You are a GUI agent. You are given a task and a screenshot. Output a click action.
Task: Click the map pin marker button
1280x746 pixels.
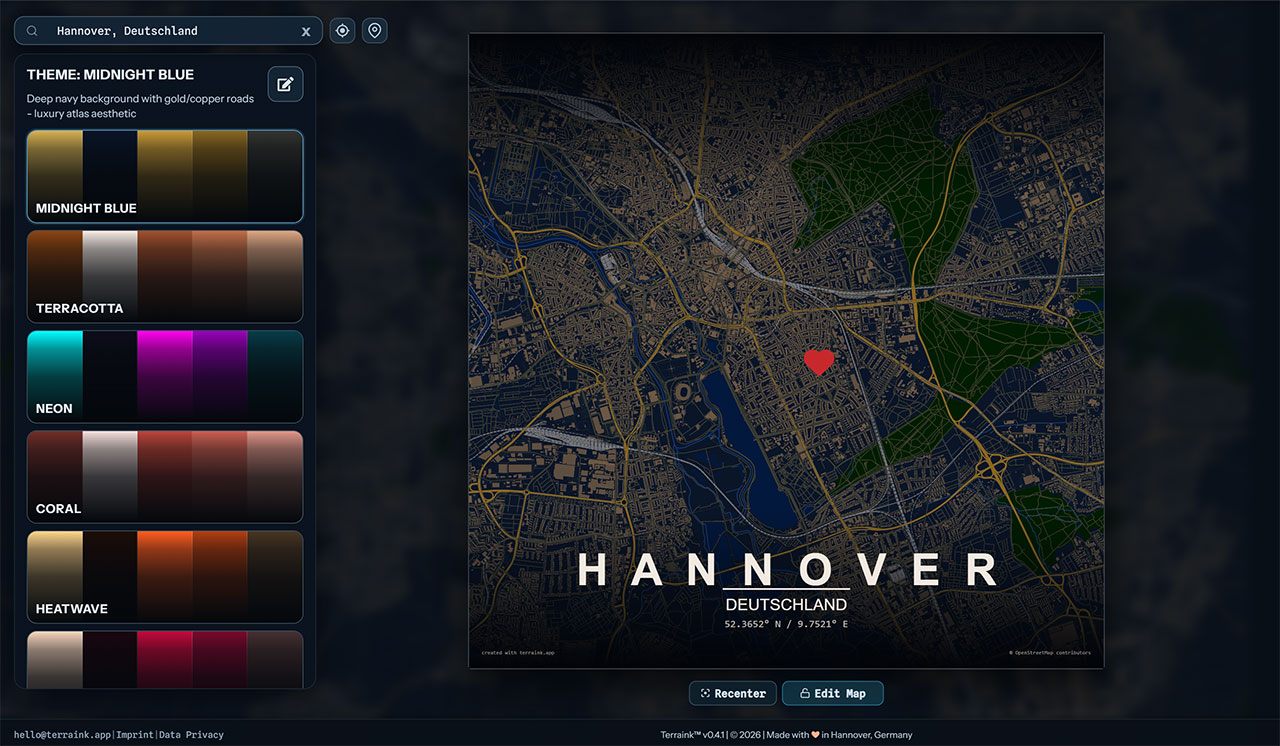pos(375,31)
